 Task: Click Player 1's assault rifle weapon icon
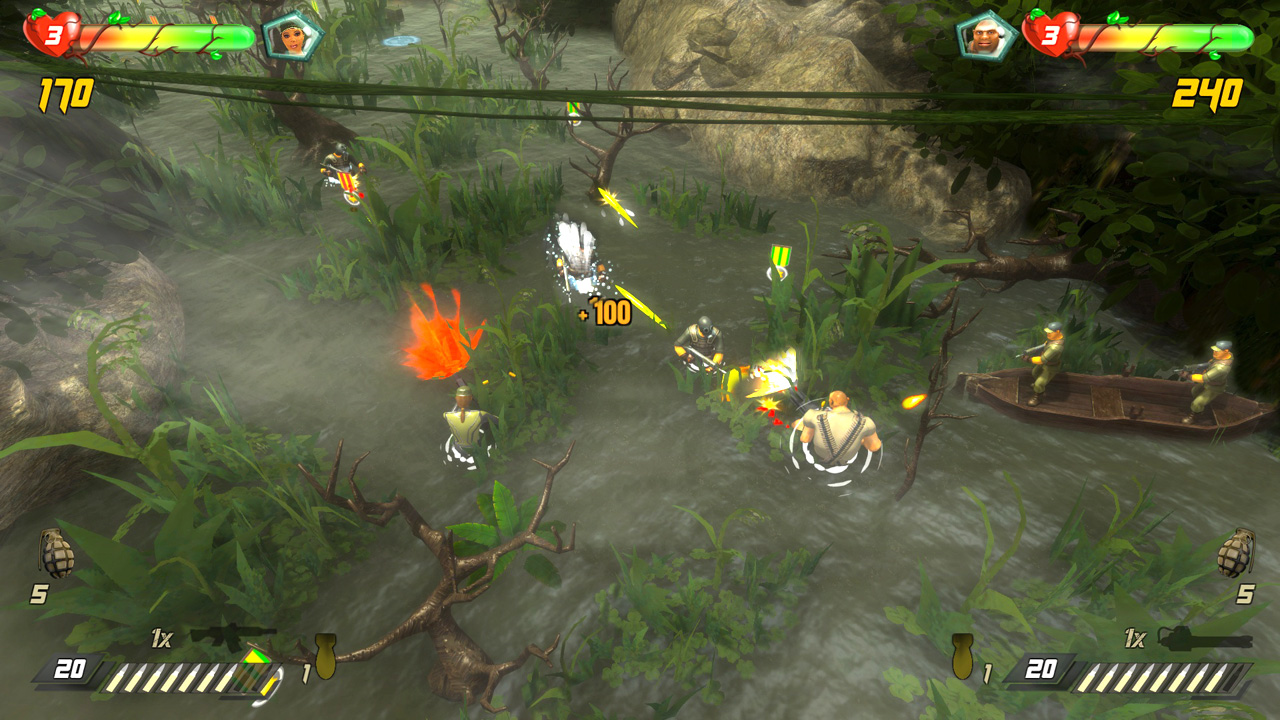pyautogui.click(x=230, y=635)
